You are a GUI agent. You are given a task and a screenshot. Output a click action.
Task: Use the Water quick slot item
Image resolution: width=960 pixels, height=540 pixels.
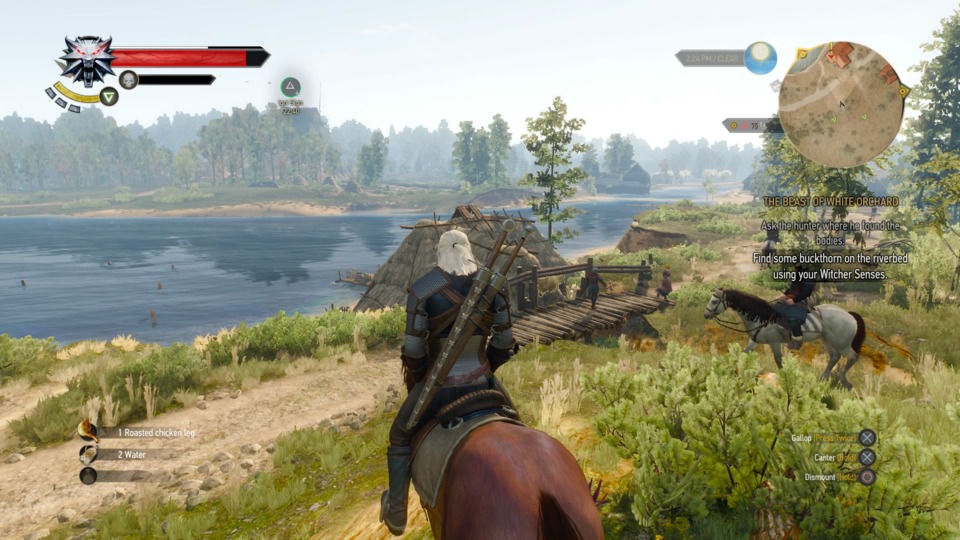(x=88, y=454)
